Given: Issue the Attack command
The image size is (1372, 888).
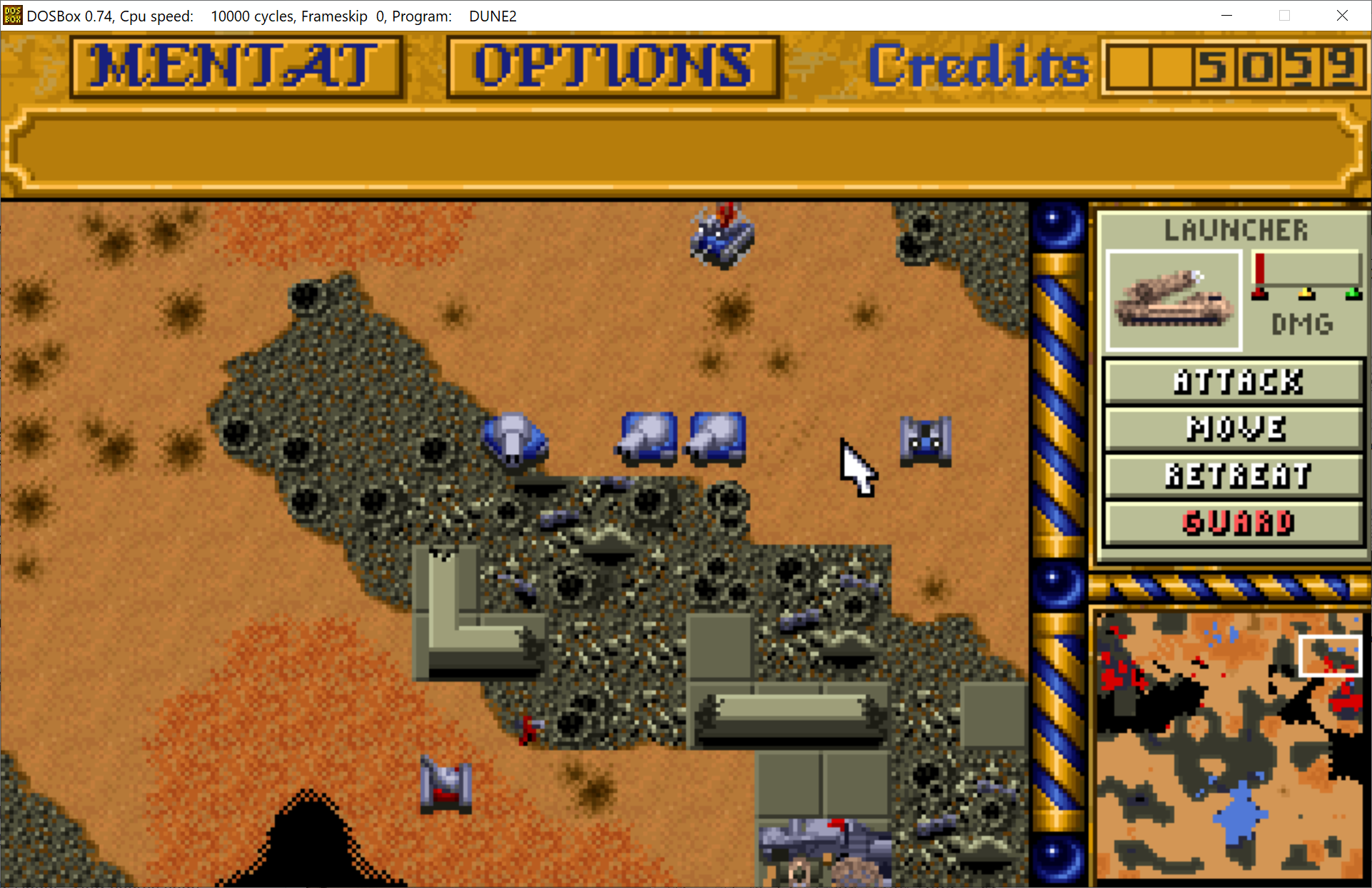Looking at the screenshot, I should pos(1235,382).
